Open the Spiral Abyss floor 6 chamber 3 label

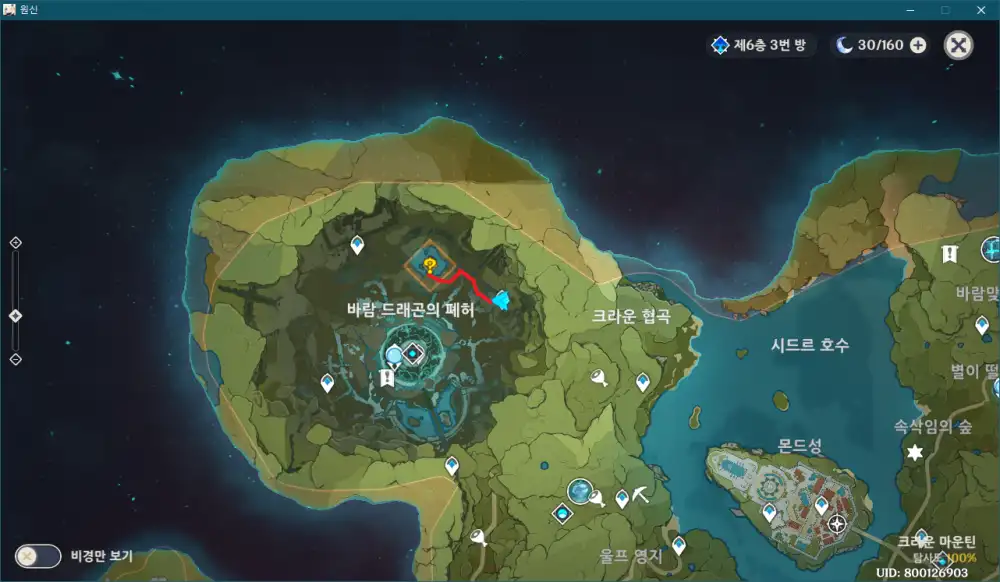(x=762, y=45)
